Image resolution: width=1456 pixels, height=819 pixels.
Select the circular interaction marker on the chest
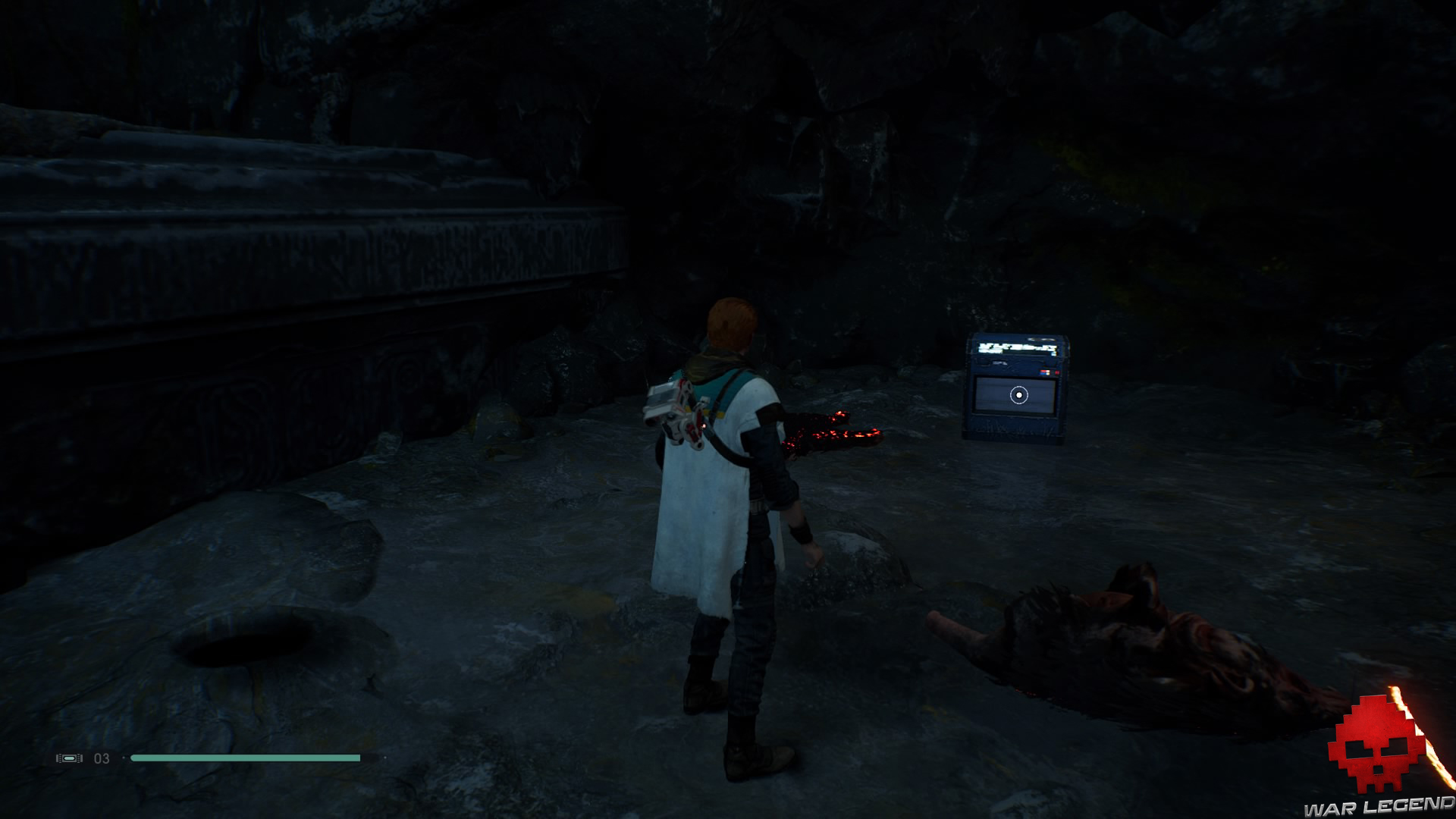pos(1019,395)
